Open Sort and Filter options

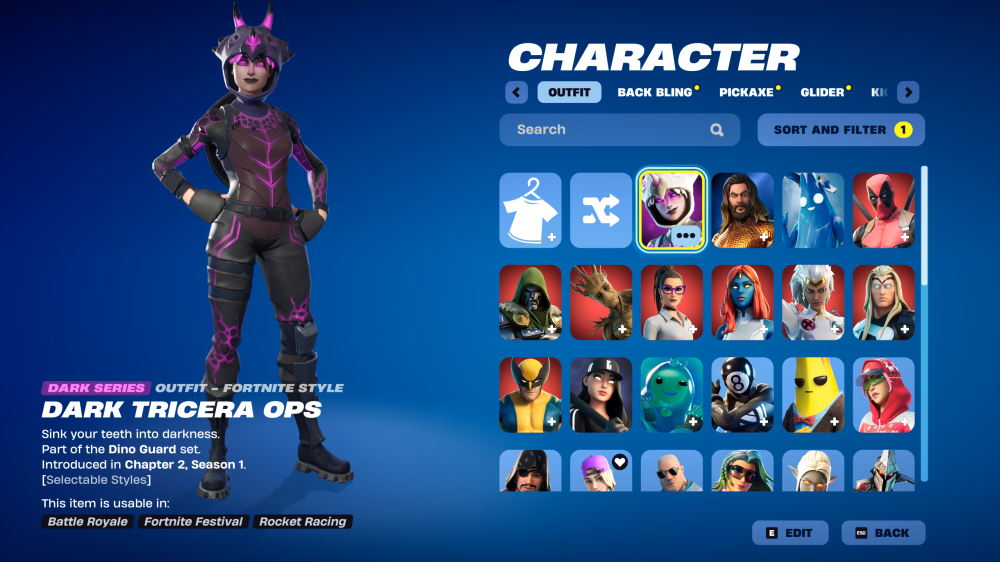(x=841, y=130)
